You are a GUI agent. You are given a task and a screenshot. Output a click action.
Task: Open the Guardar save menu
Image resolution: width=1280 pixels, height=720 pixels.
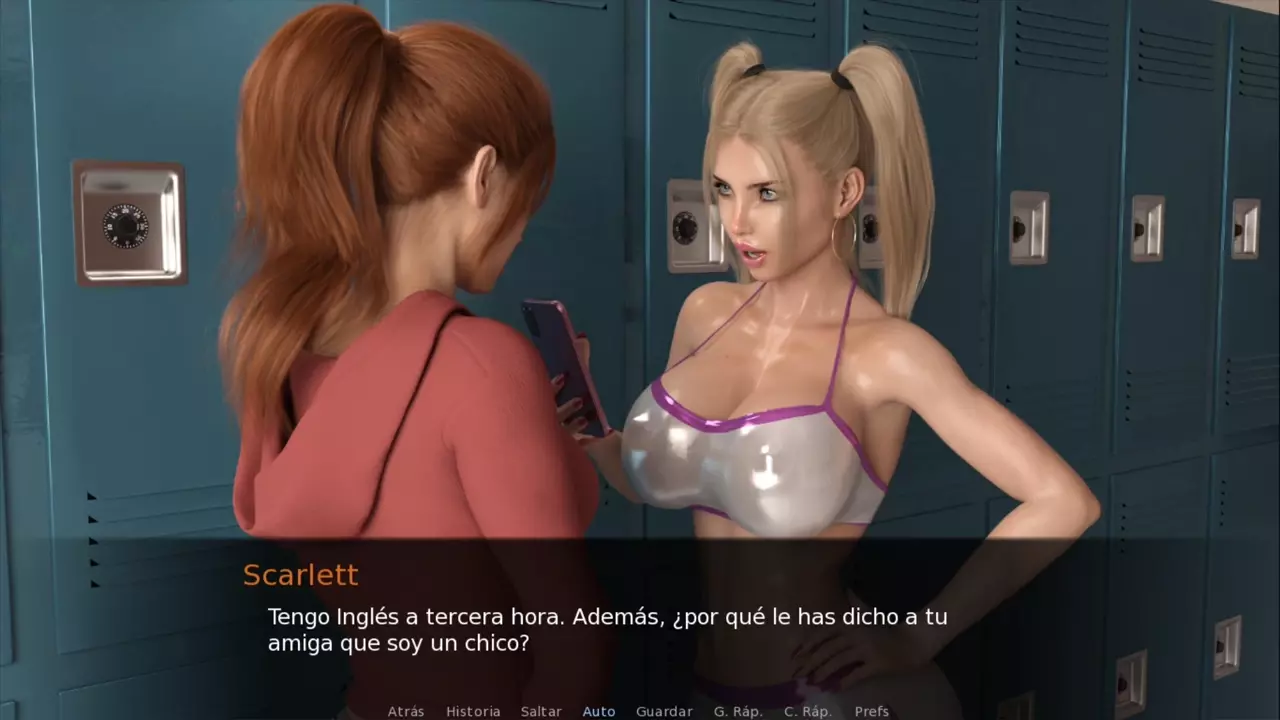click(x=664, y=711)
